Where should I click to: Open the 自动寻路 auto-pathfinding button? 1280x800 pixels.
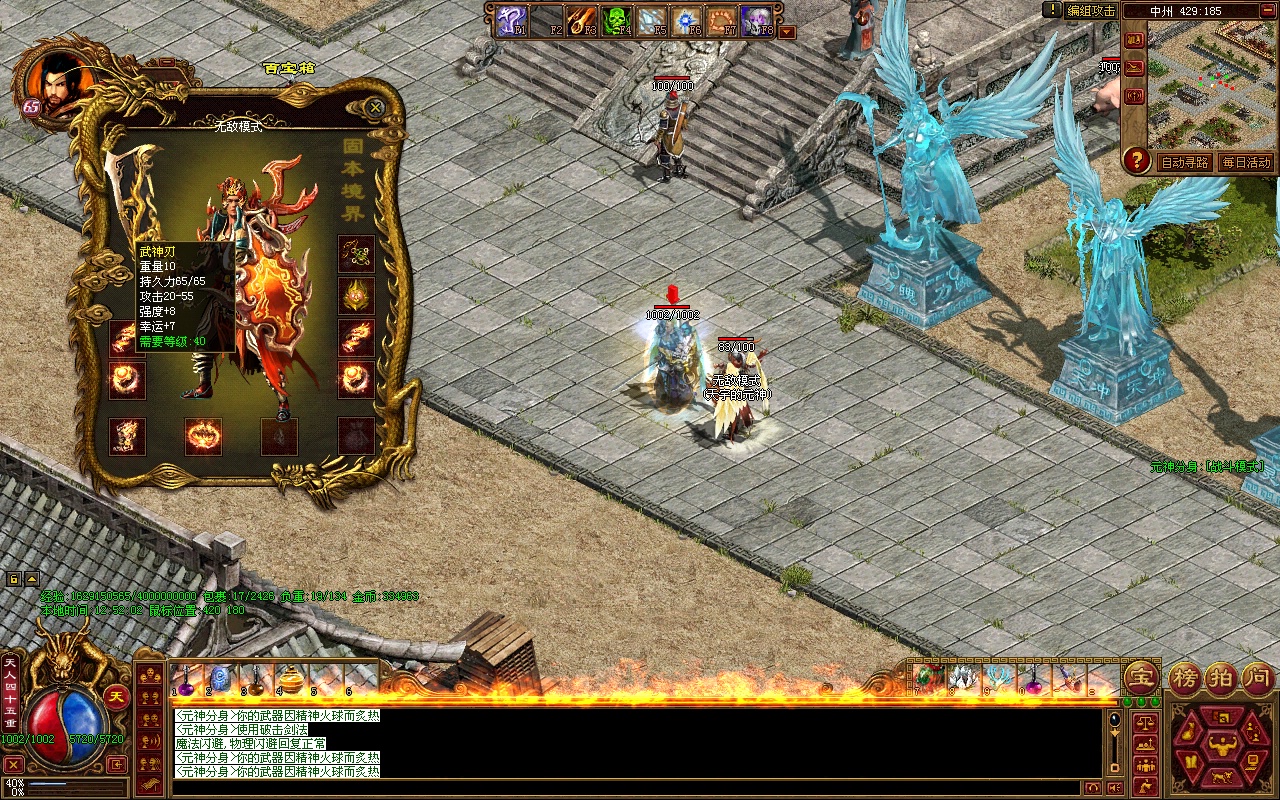tap(1185, 162)
